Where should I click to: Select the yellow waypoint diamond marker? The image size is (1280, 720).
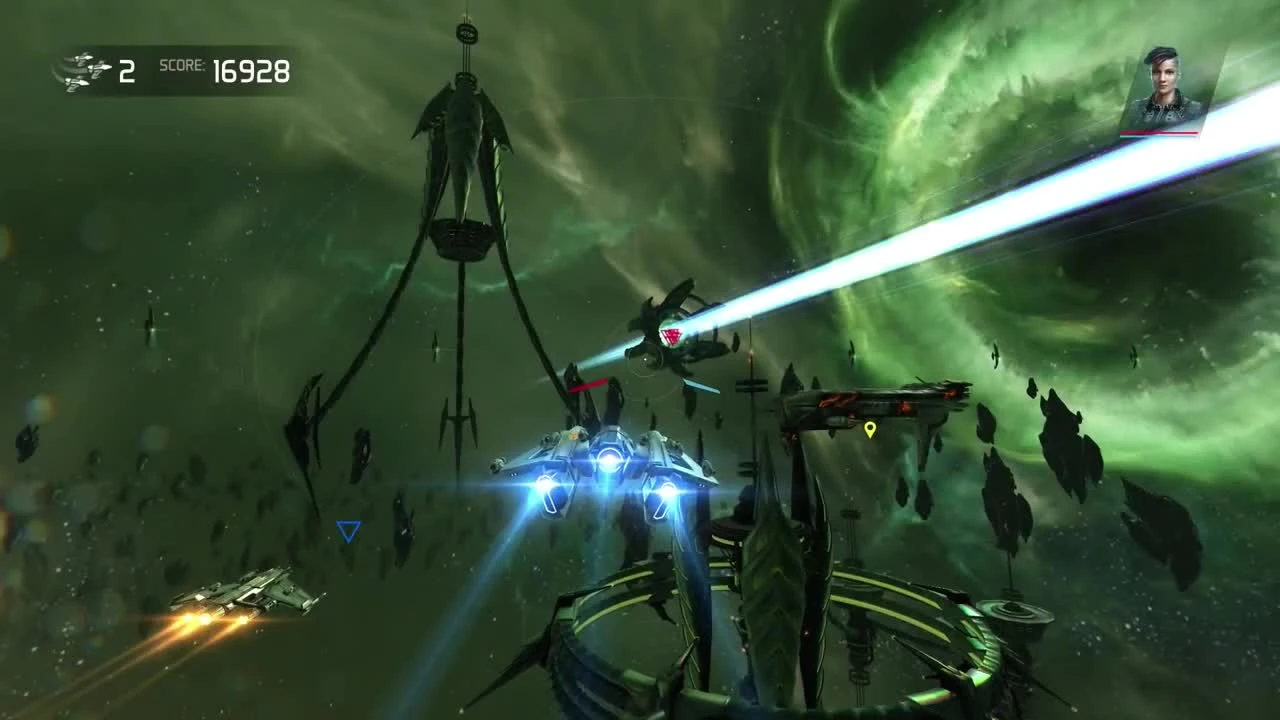coord(869,430)
